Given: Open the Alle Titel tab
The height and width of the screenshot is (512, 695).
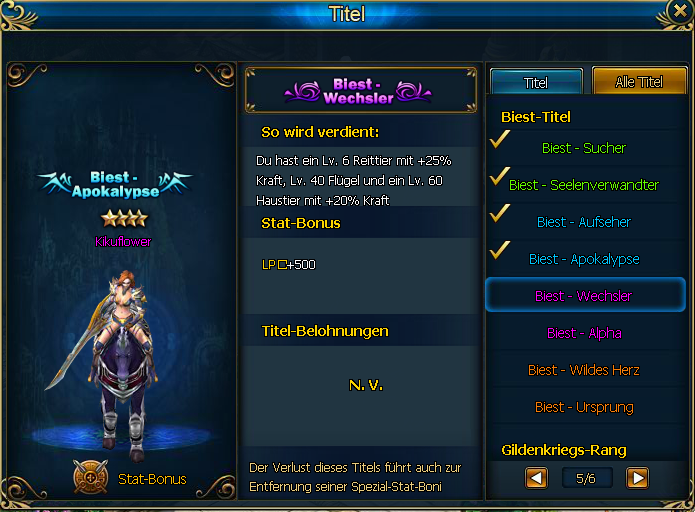Looking at the screenshot, I should 638,82.
